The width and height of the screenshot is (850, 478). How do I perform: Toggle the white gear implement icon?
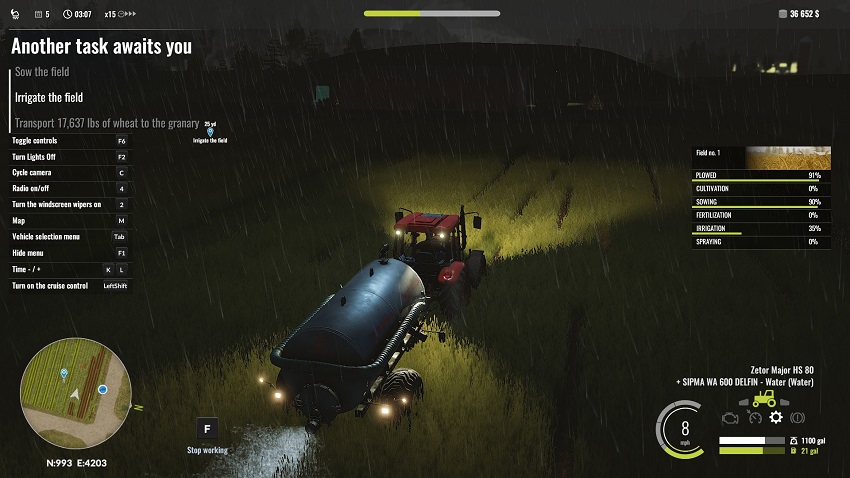(775, 416)
